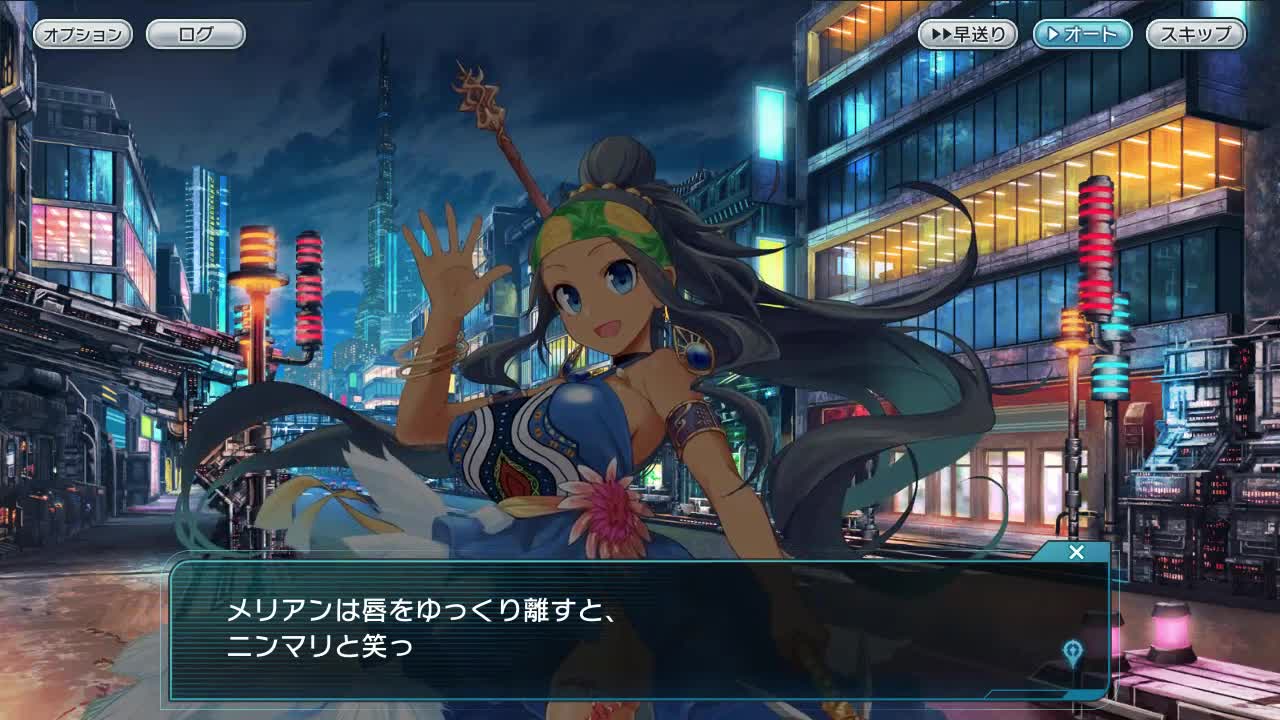Image resolution: width=1280 pixels, height=720 pixels.
Task: Skip the scene with スキップ
Action: point(1195,34)
